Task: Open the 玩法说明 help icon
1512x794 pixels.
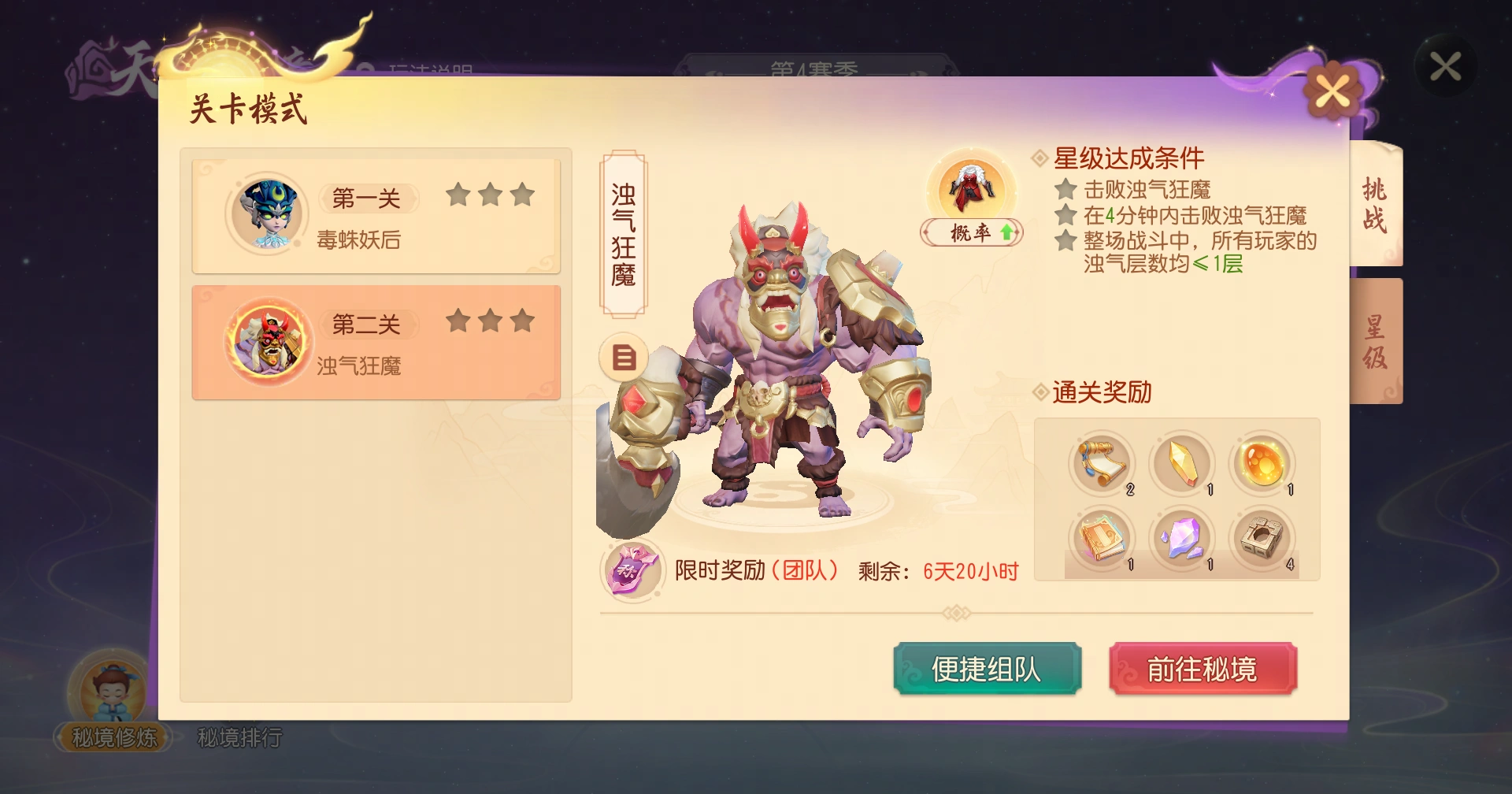Action: tap(367, 69)
